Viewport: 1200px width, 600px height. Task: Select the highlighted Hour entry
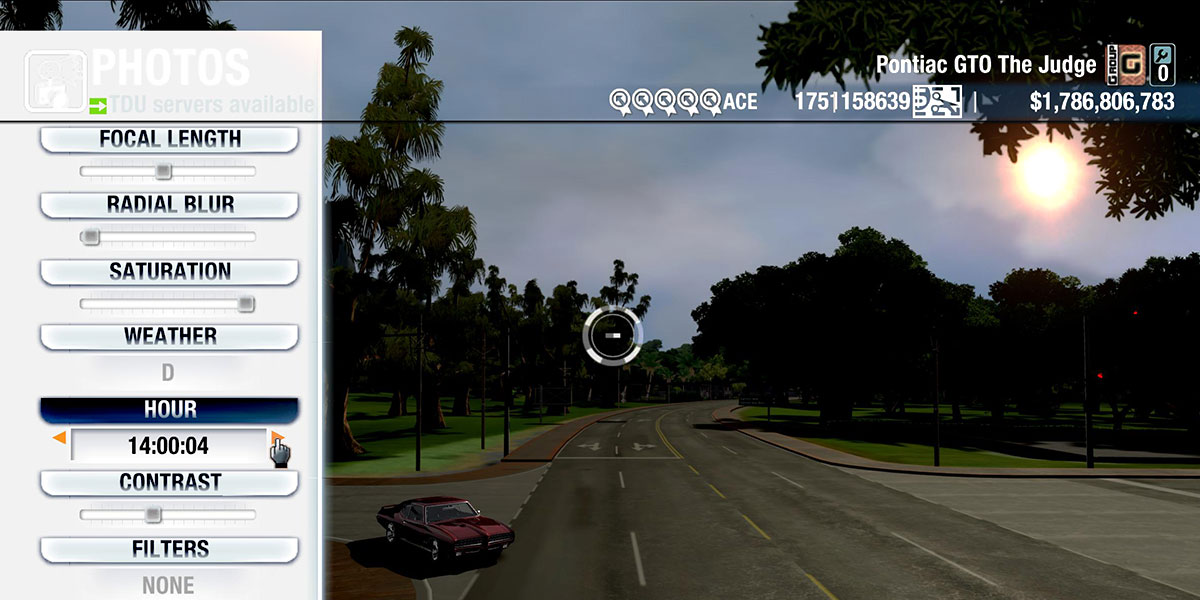tap(169, 410)
